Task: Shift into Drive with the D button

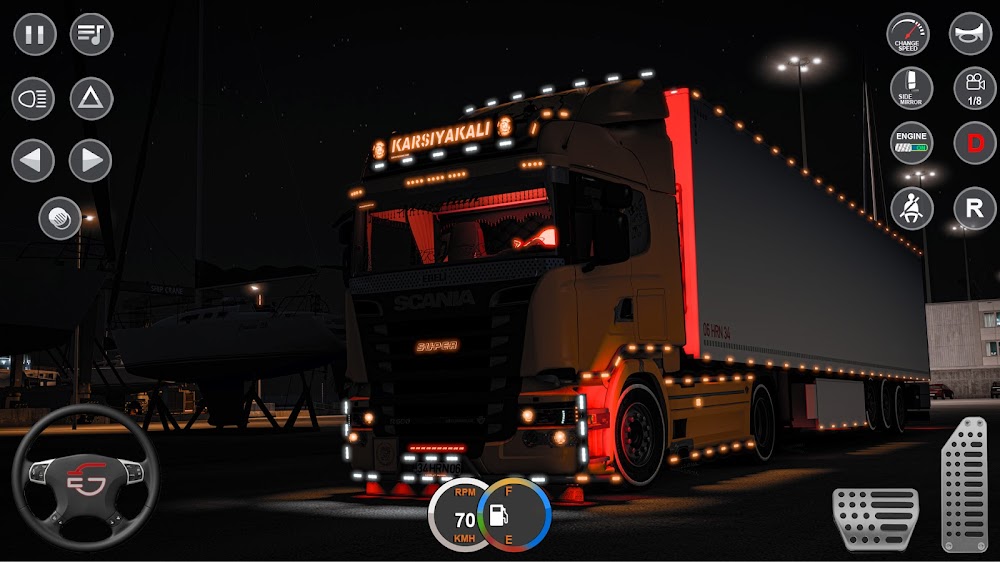Action: (x=974, y=142)
